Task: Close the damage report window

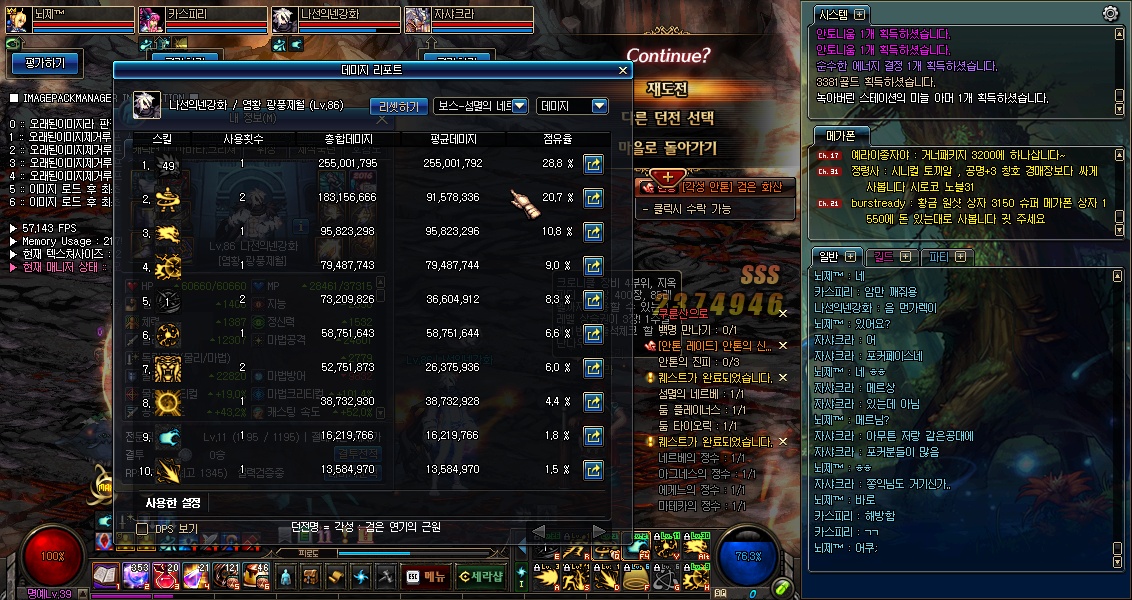Action: (623, 71)
